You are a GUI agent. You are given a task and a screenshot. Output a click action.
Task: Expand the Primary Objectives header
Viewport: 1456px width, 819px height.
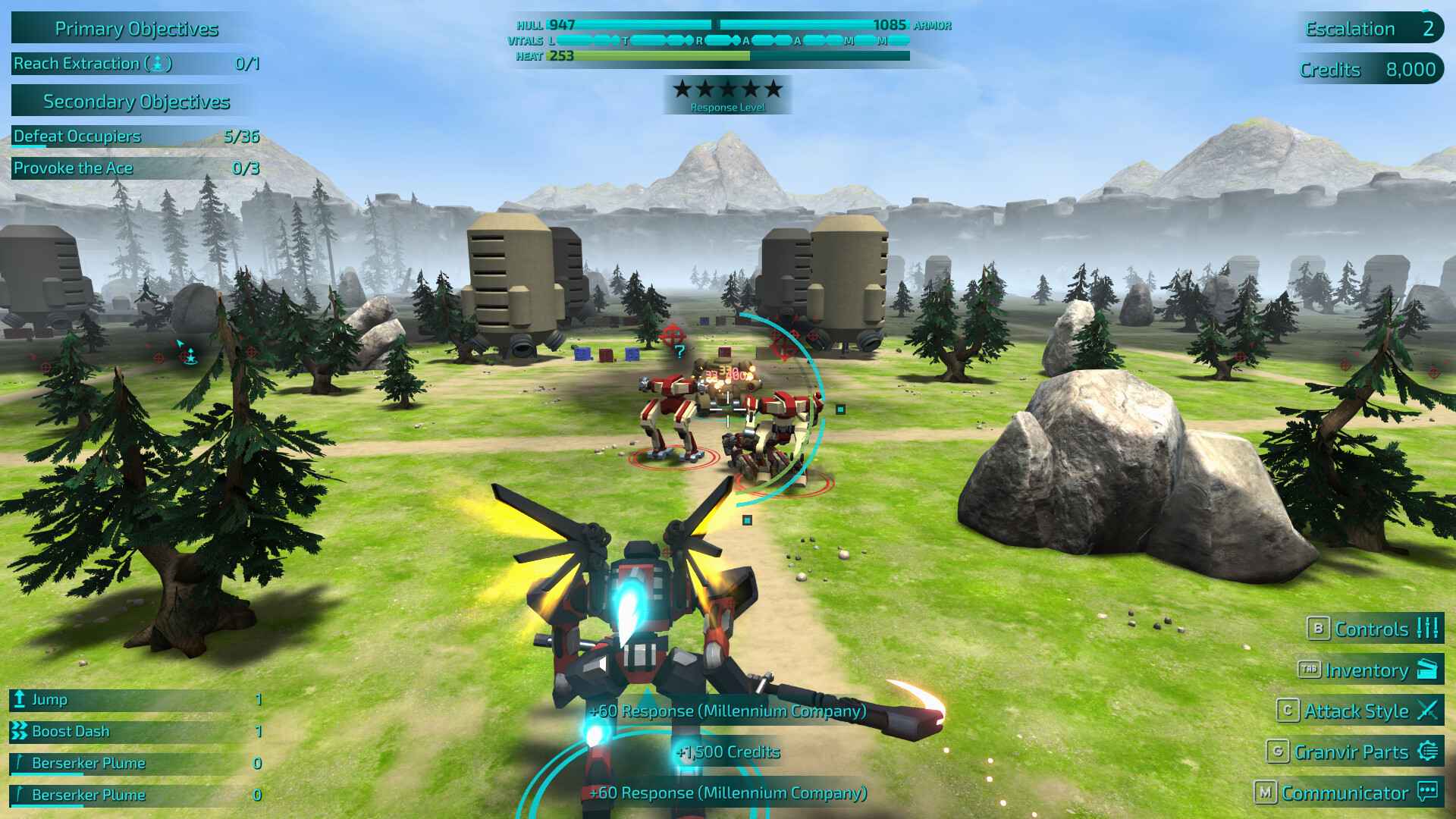point(135,29)
